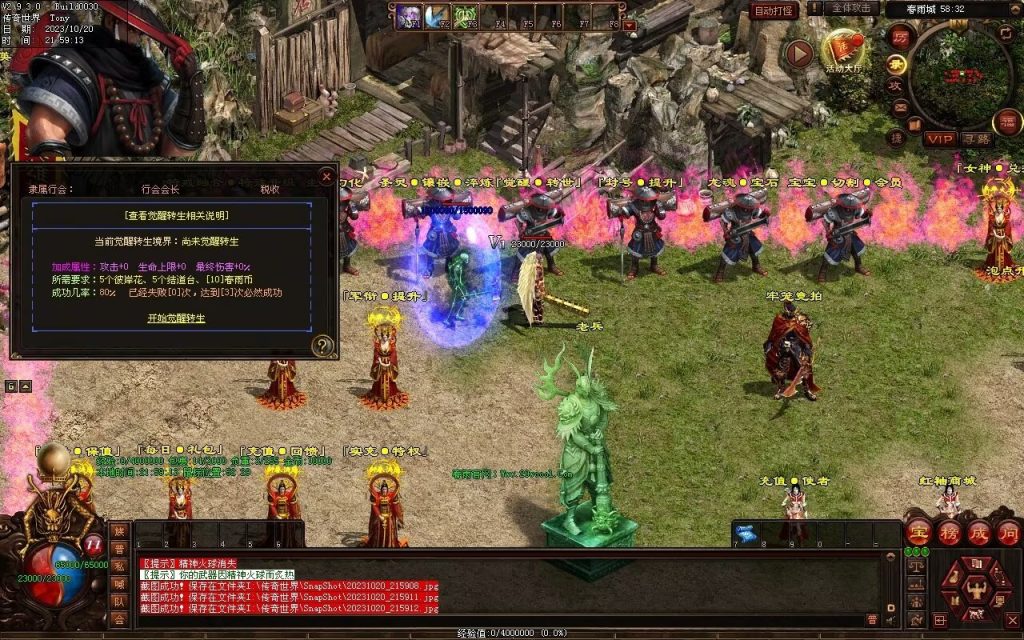
Task: Open the 宝 round red button
Action: (918, 533)
